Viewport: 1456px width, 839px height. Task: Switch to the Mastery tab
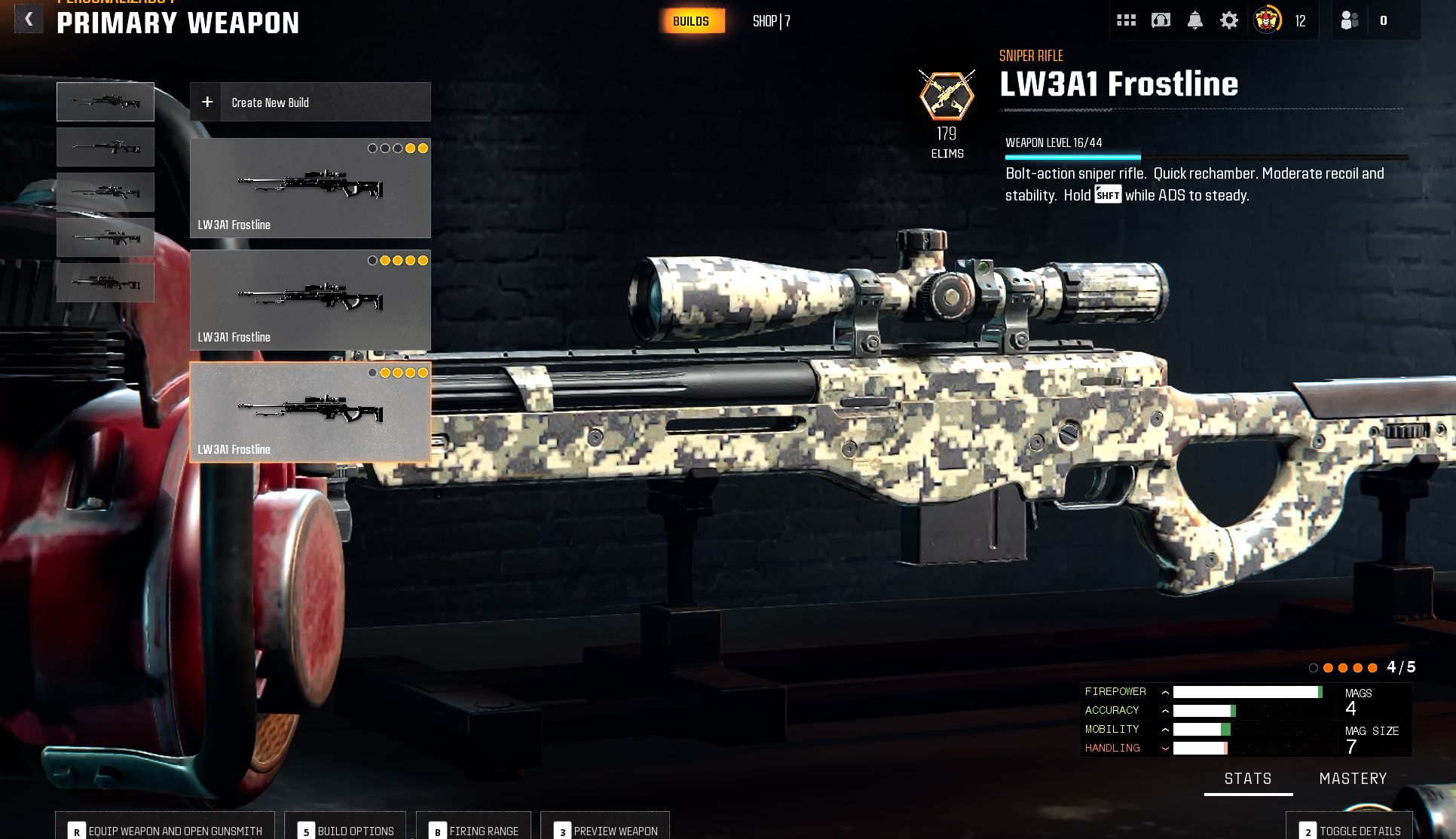pyautogui.click(x=1353, y=779)
